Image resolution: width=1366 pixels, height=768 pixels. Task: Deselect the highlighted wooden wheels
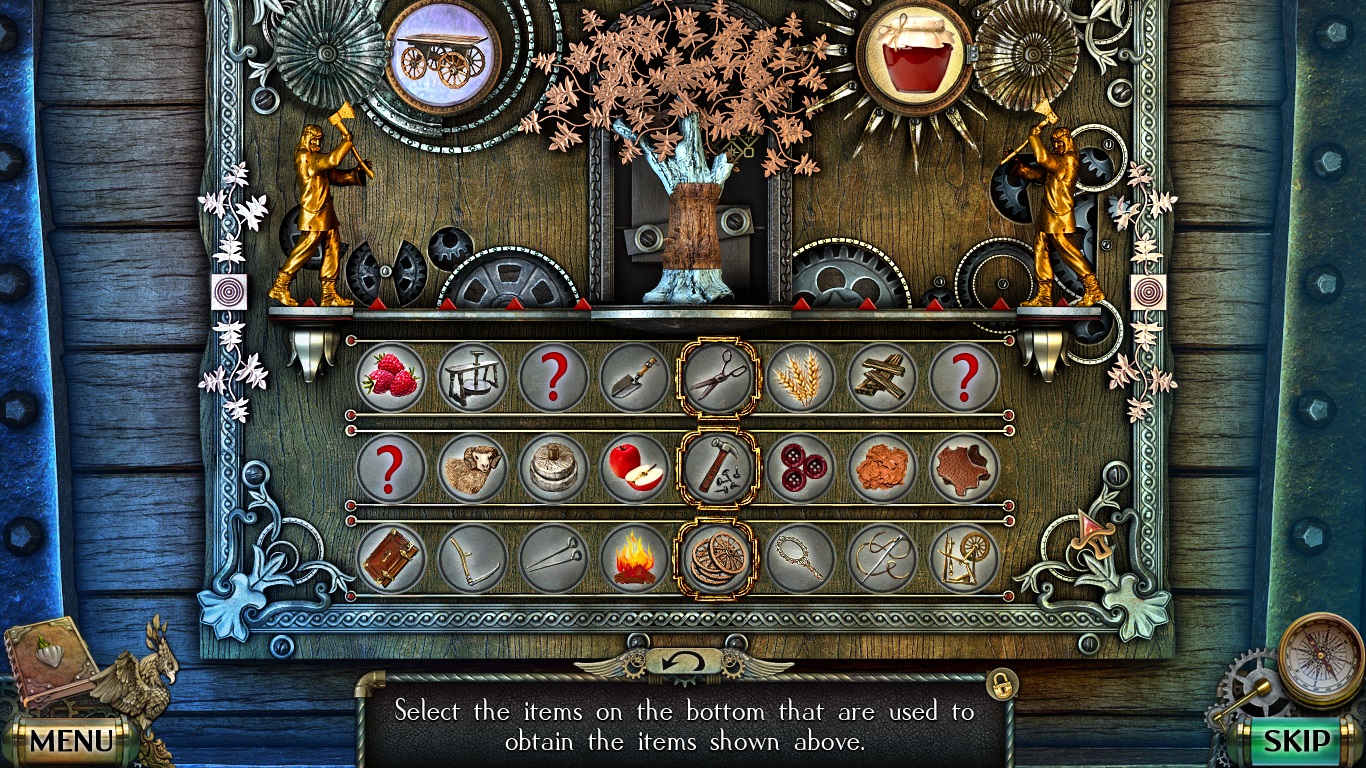coord(720,556)
